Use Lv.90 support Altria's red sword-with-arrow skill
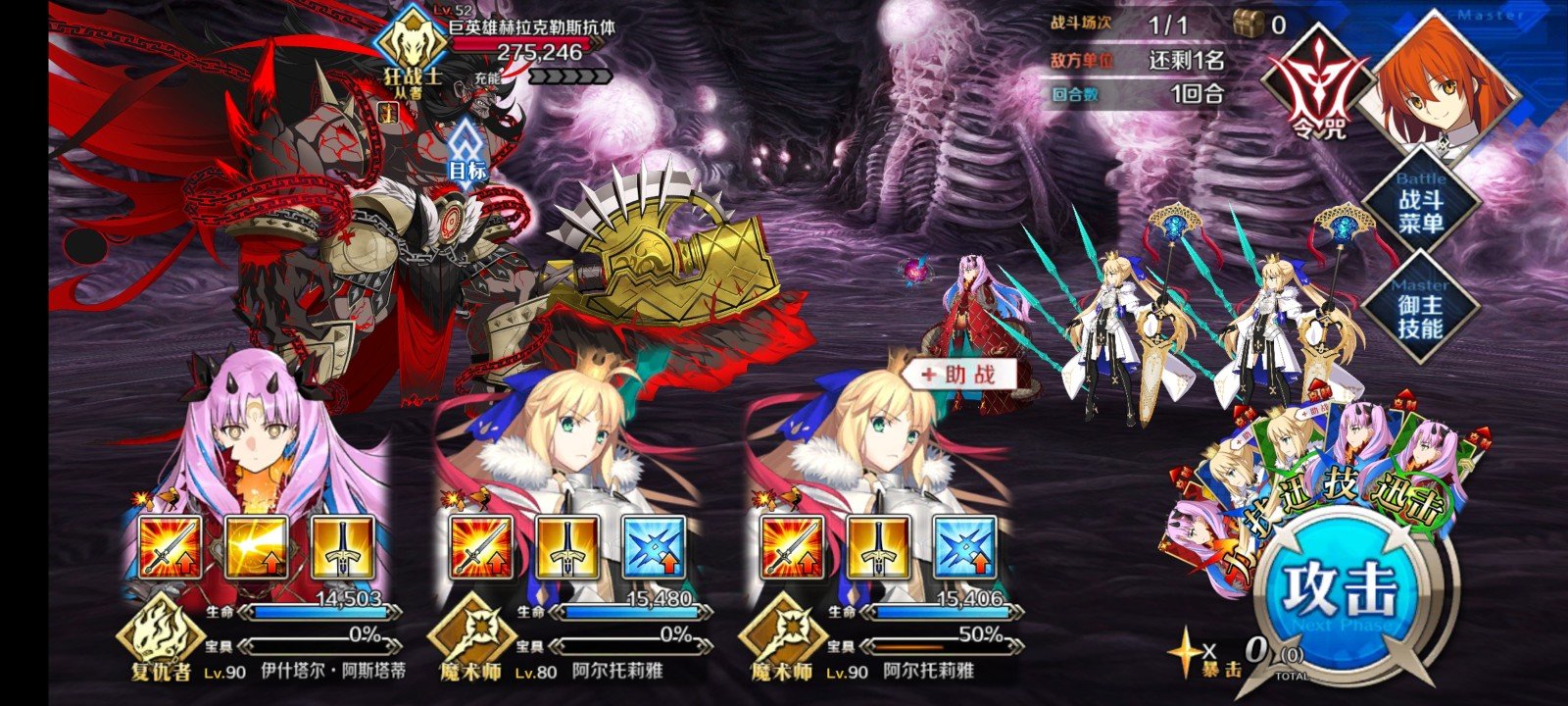 click(793, 546)
